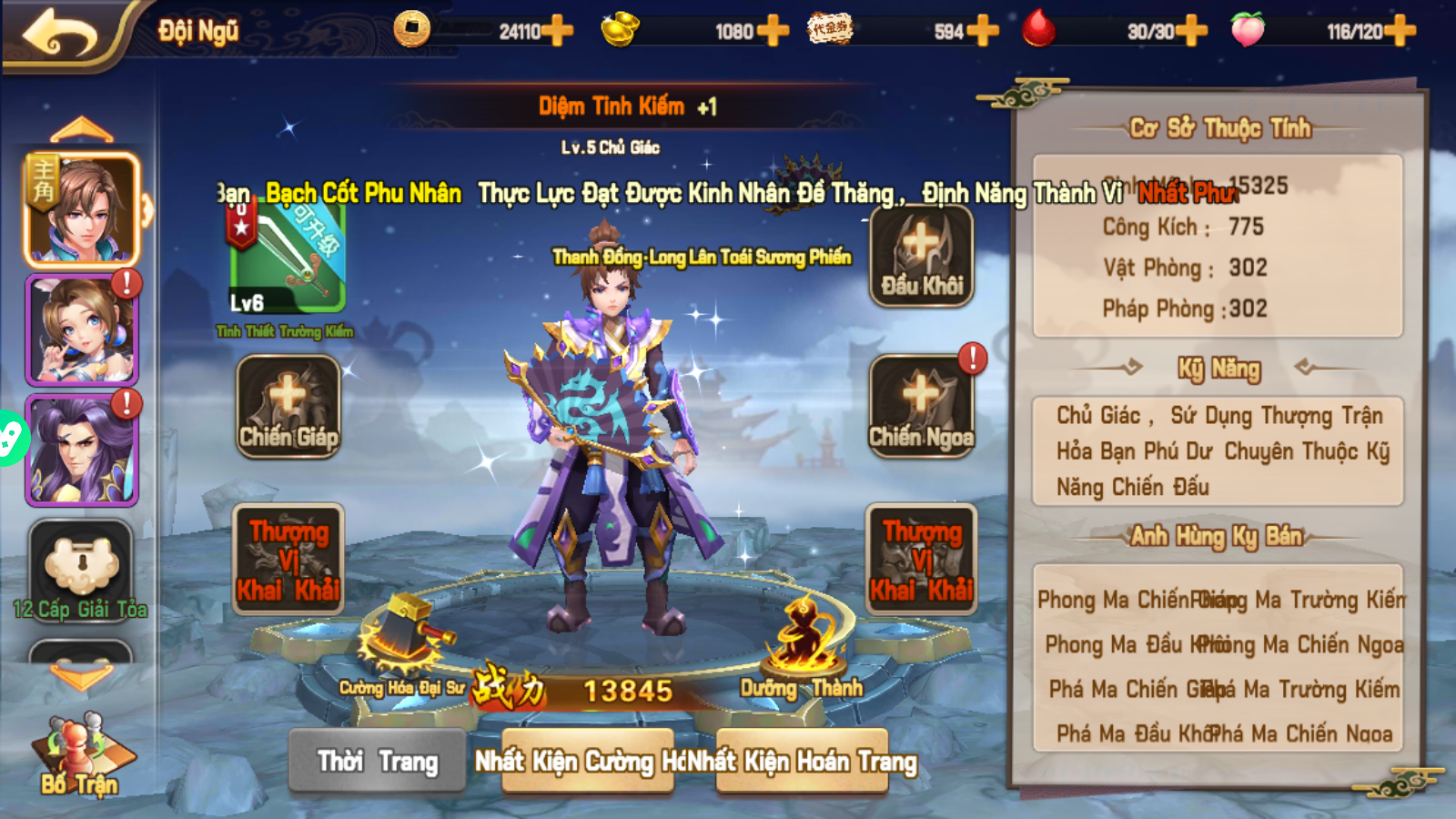Add more copper coins

point(556,31)
